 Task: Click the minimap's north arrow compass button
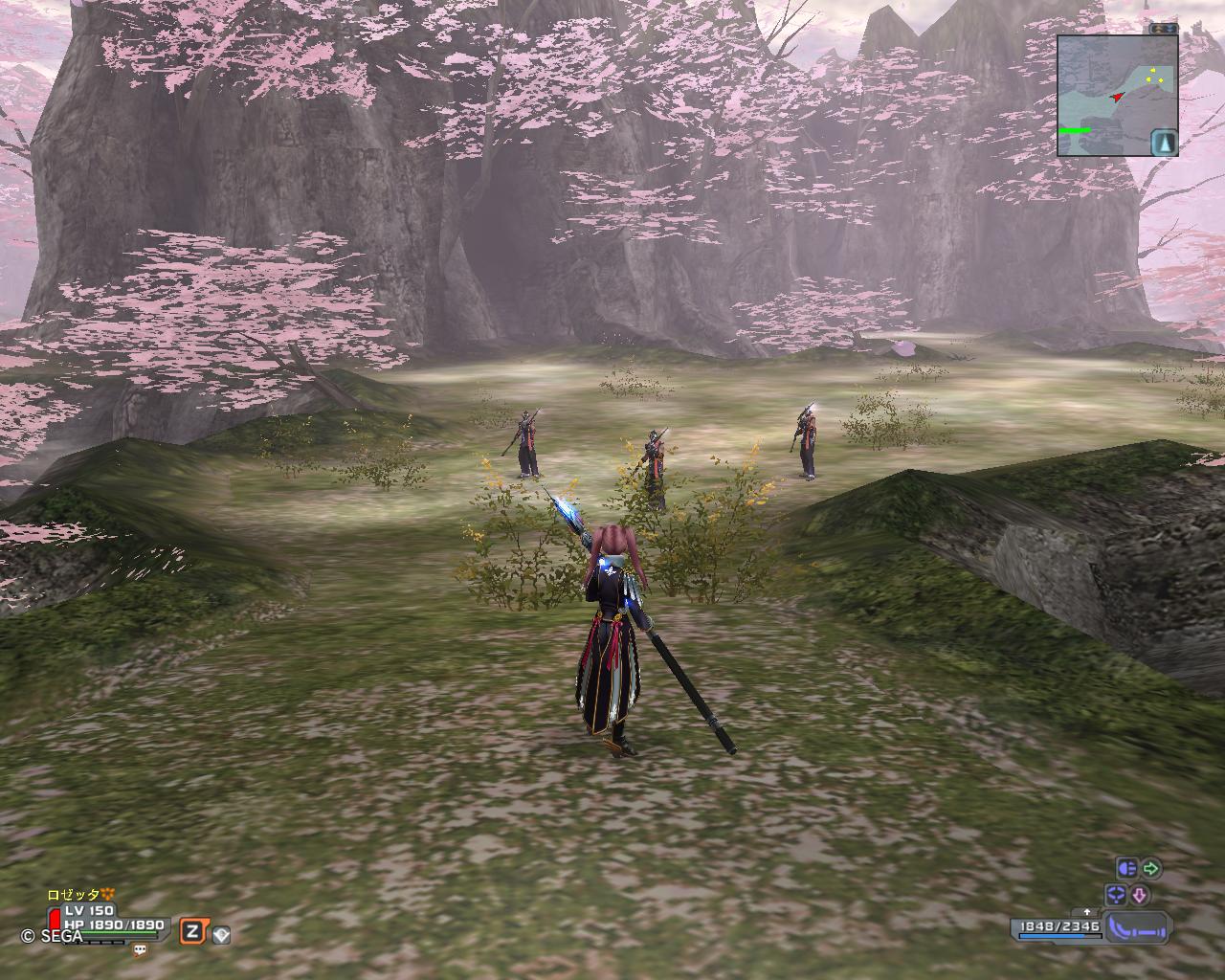pos(1164,143)
